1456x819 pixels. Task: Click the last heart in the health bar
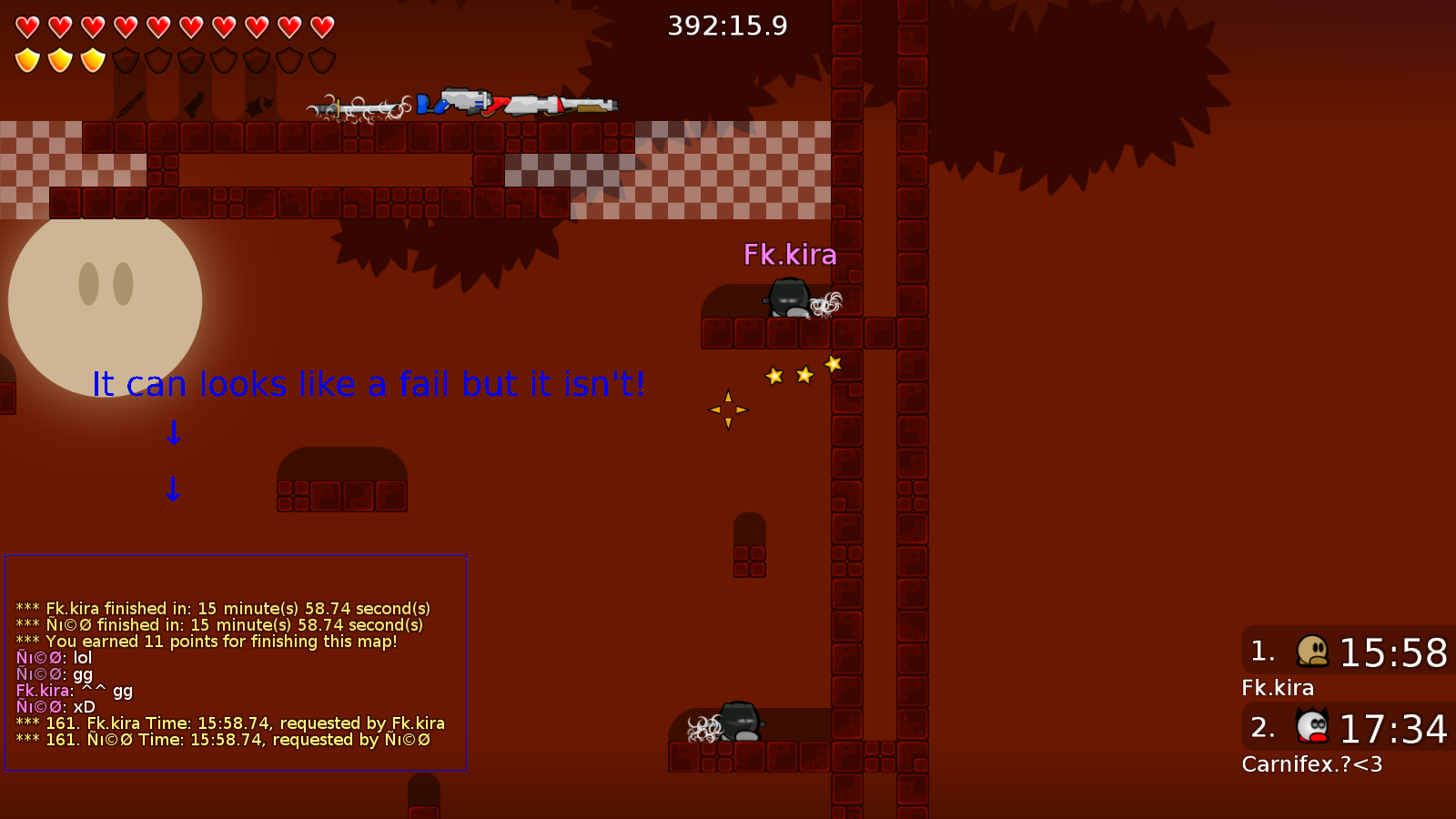click(x=322, y=26)
